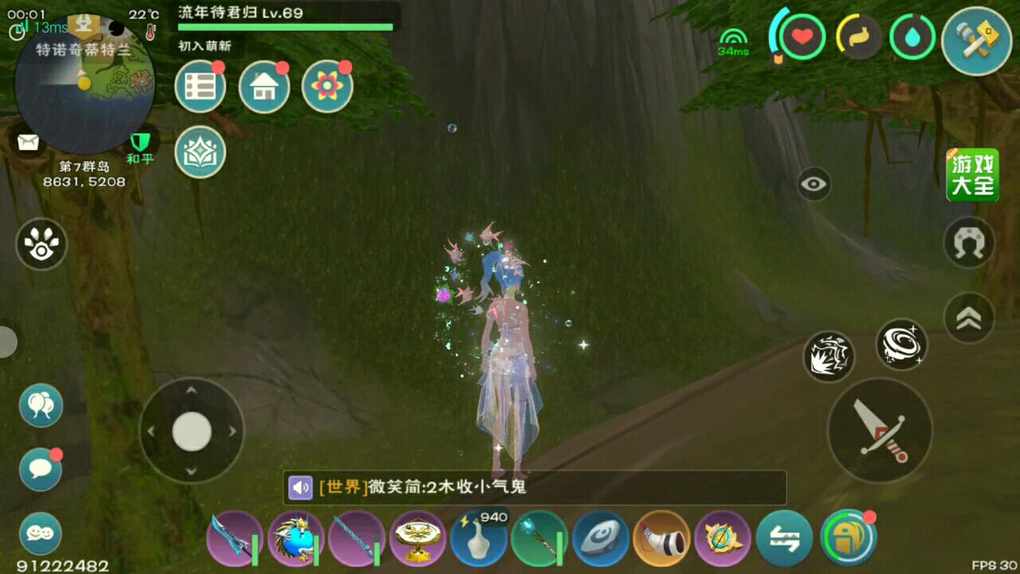The width and height of the screenshot is (1020, 574).
Task: Open the world chat message bar
Action: click(x=535, y=488)
